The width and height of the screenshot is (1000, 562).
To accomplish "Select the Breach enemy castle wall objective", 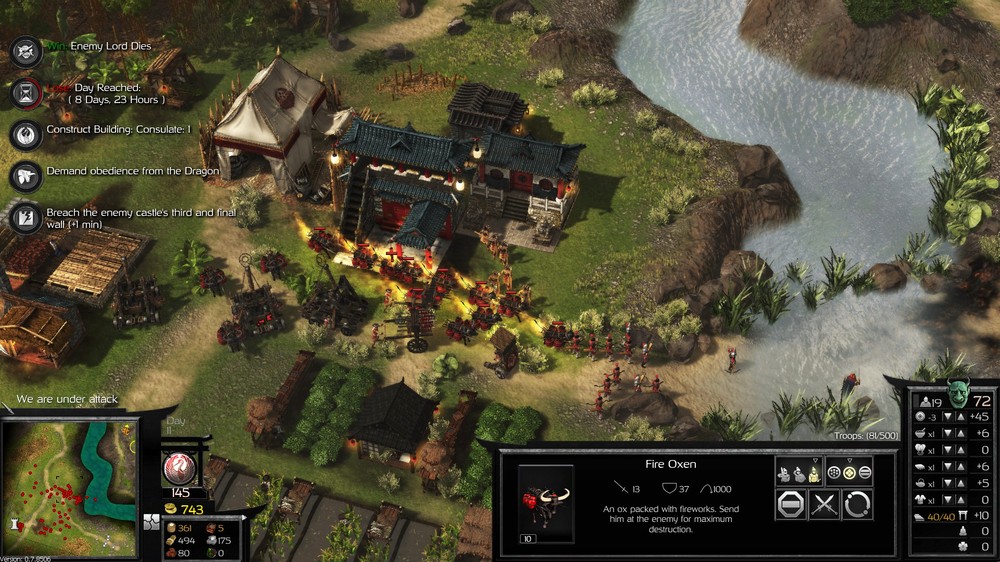I will tap(26, 216).
